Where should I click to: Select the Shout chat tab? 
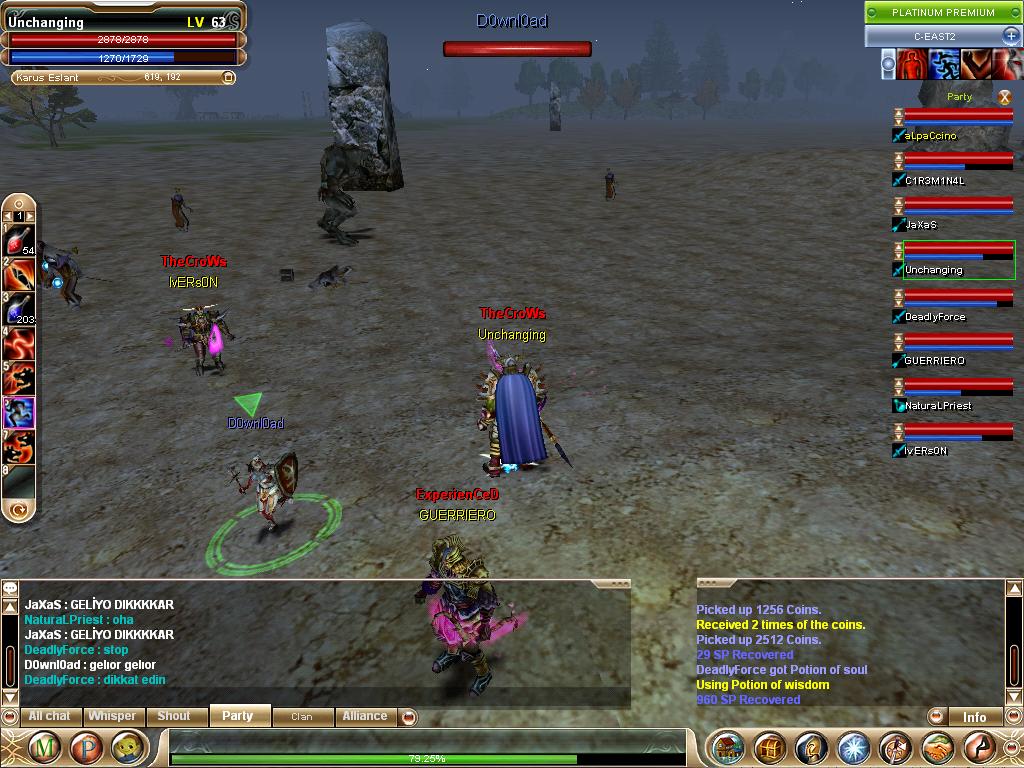click(173, 716)
